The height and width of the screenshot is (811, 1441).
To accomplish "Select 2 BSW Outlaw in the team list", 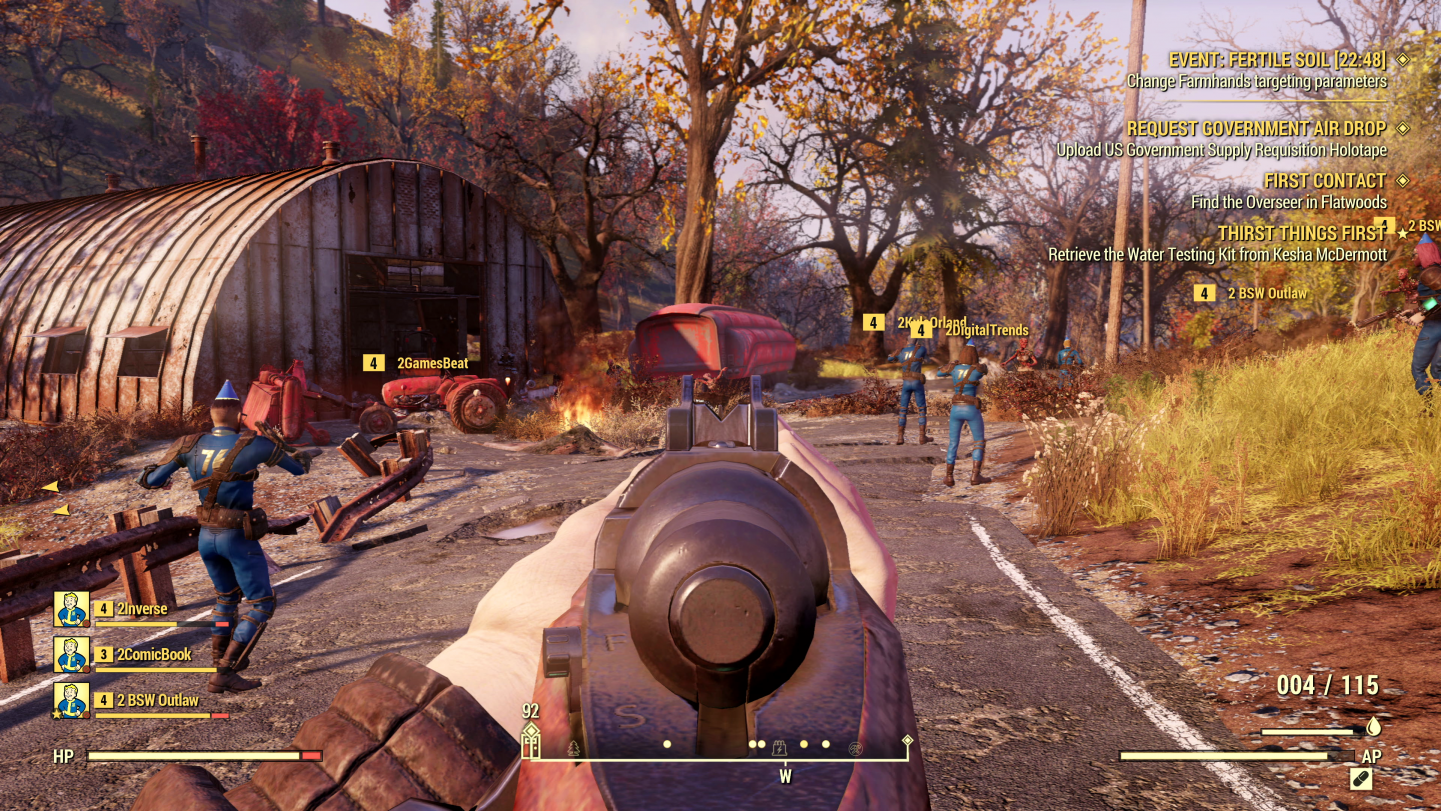I will pyautogui.click(x=158, y=700).
